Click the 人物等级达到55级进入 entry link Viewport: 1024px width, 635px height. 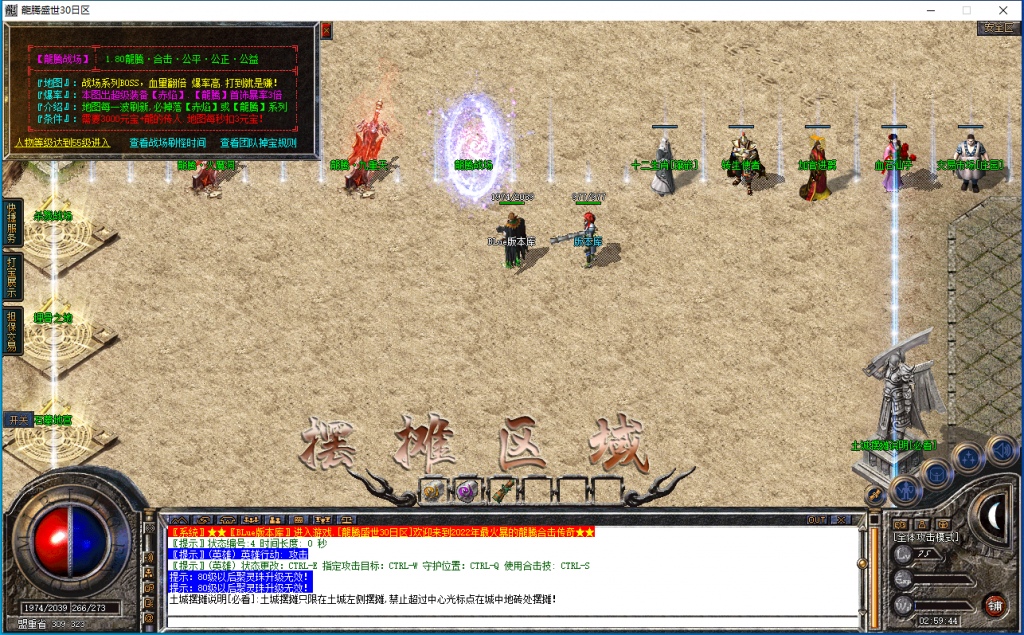[63, 143]
